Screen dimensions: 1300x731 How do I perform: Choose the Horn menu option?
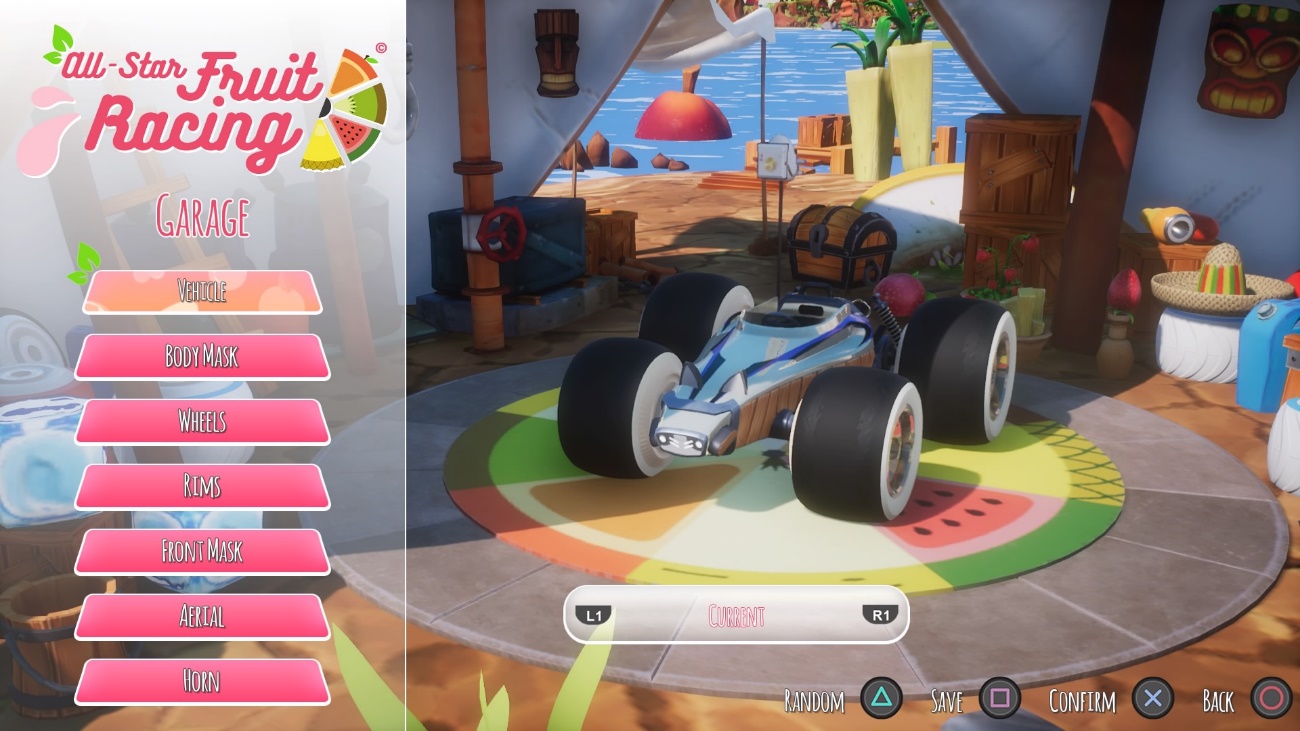click(202, 682)
